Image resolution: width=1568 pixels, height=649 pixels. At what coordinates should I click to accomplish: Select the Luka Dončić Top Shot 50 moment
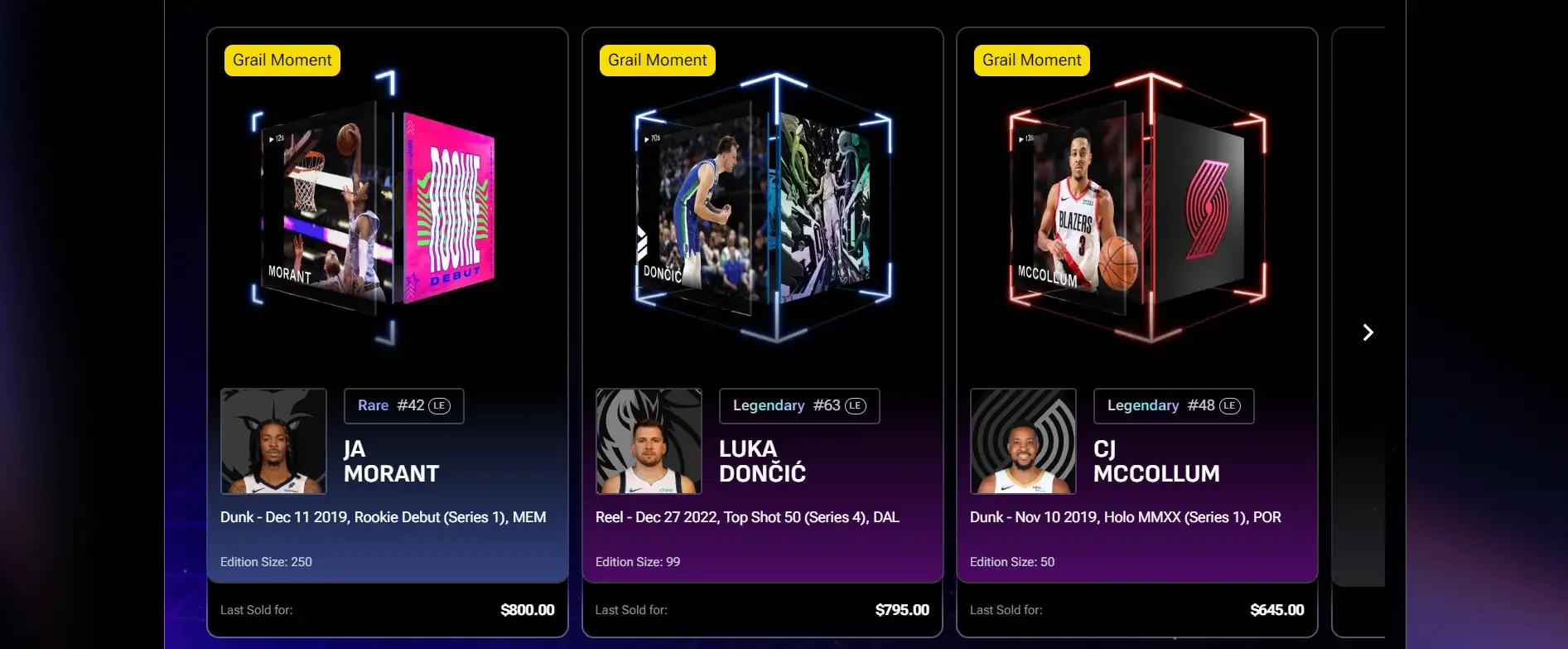pyautogui.click(x=763, y=207)
